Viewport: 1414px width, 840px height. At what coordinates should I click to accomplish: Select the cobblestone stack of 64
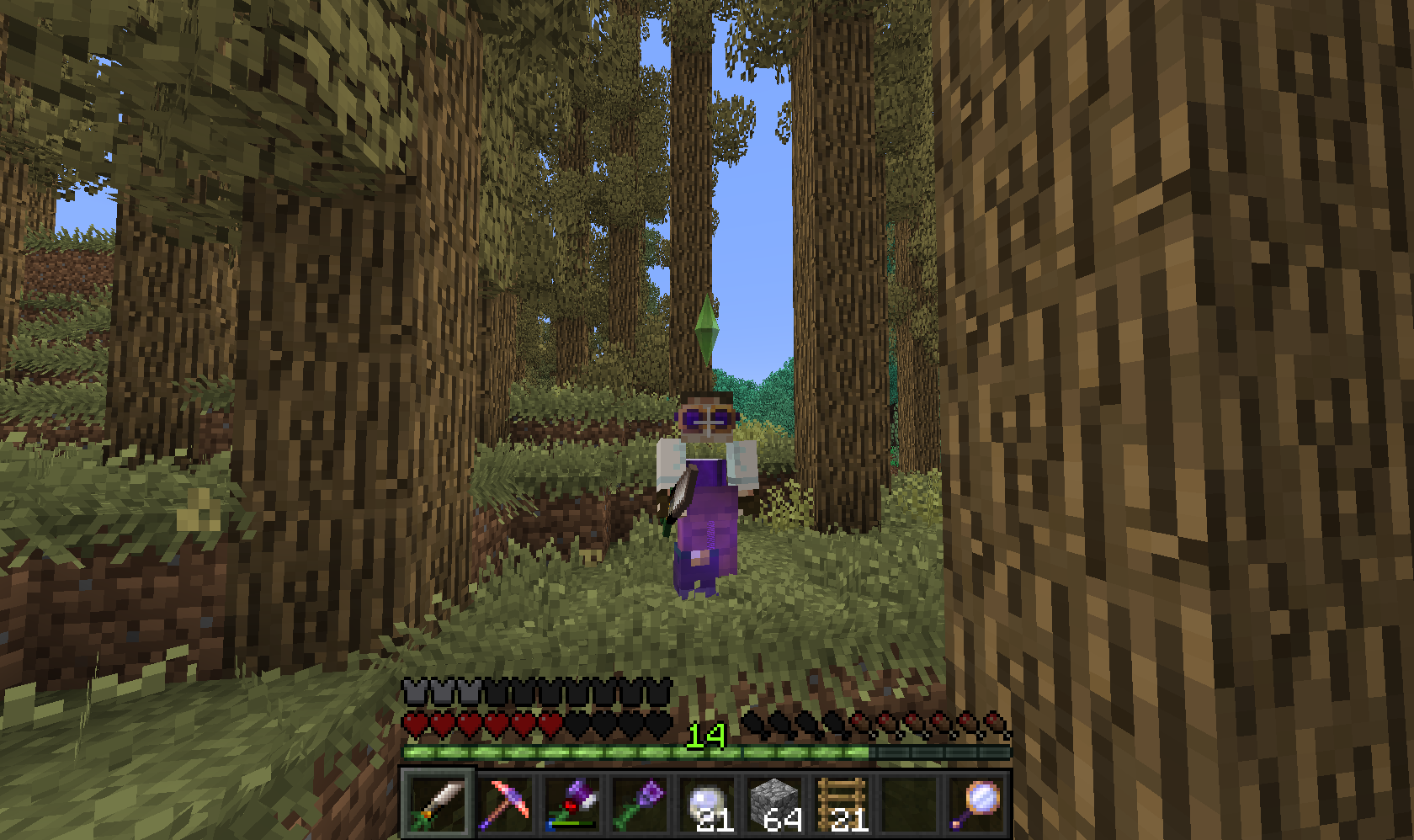[774, 804]
